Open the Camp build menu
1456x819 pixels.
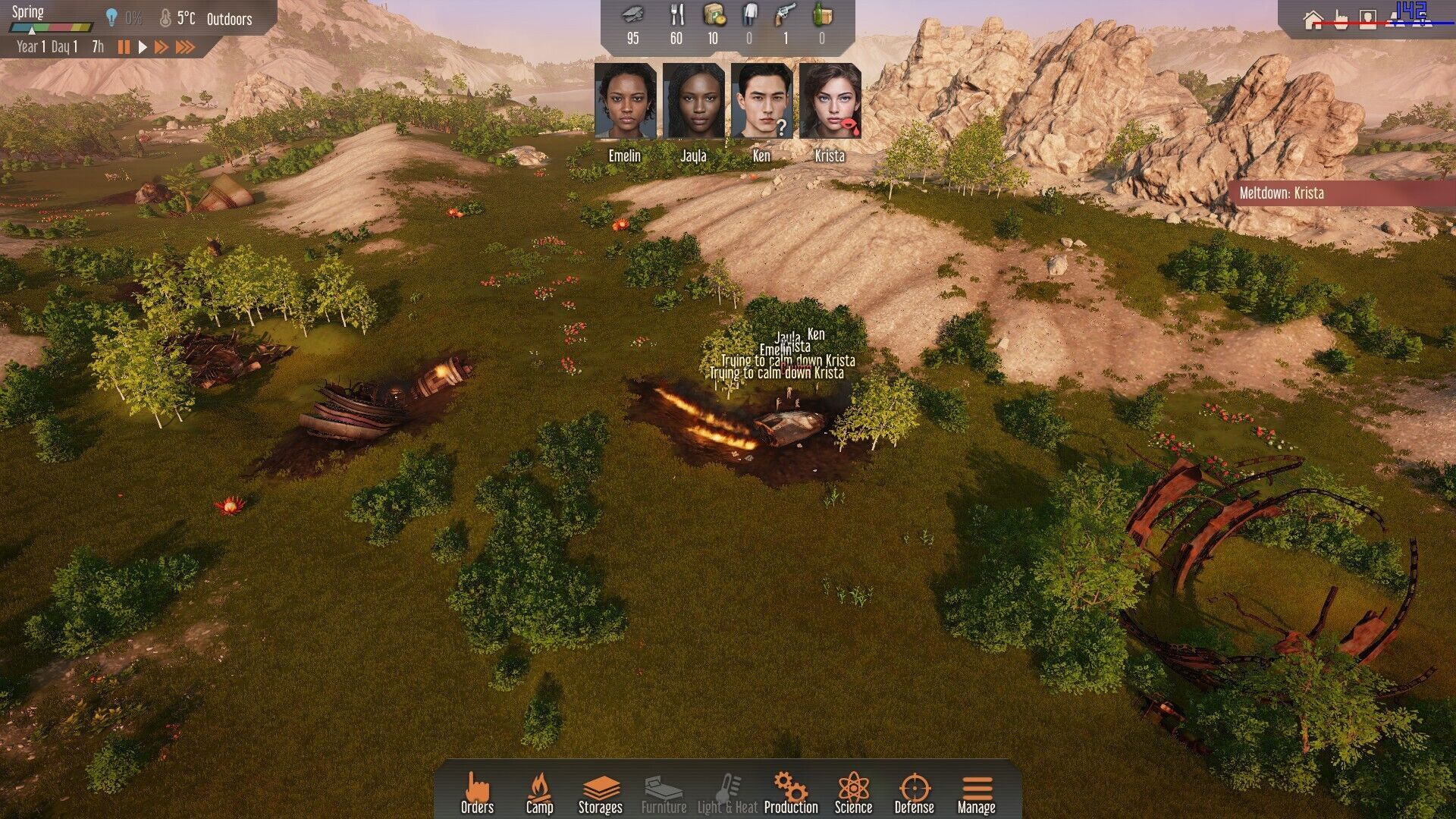point(539,793)
